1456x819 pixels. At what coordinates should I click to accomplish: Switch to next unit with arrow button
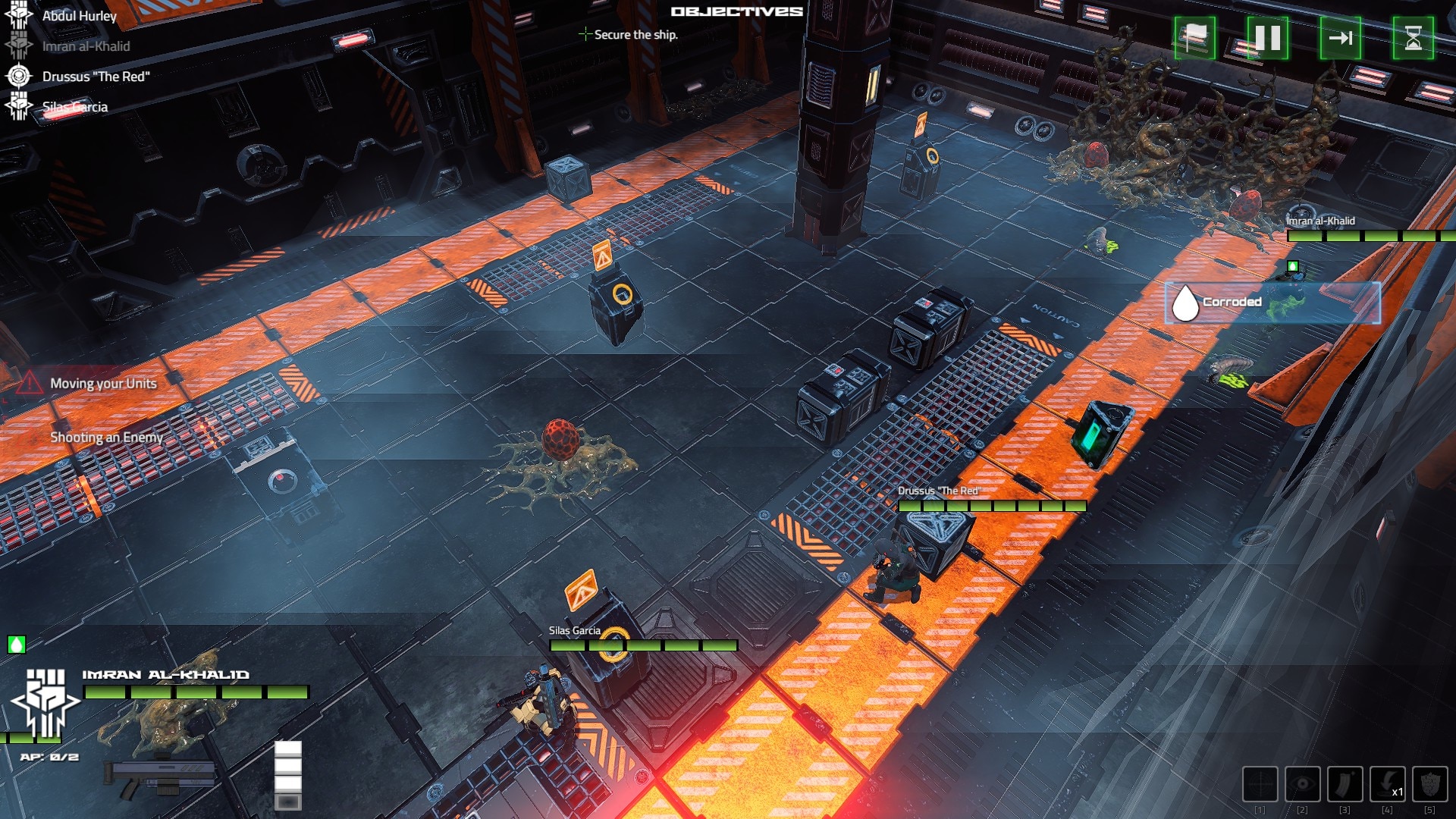coord(1340,38)
